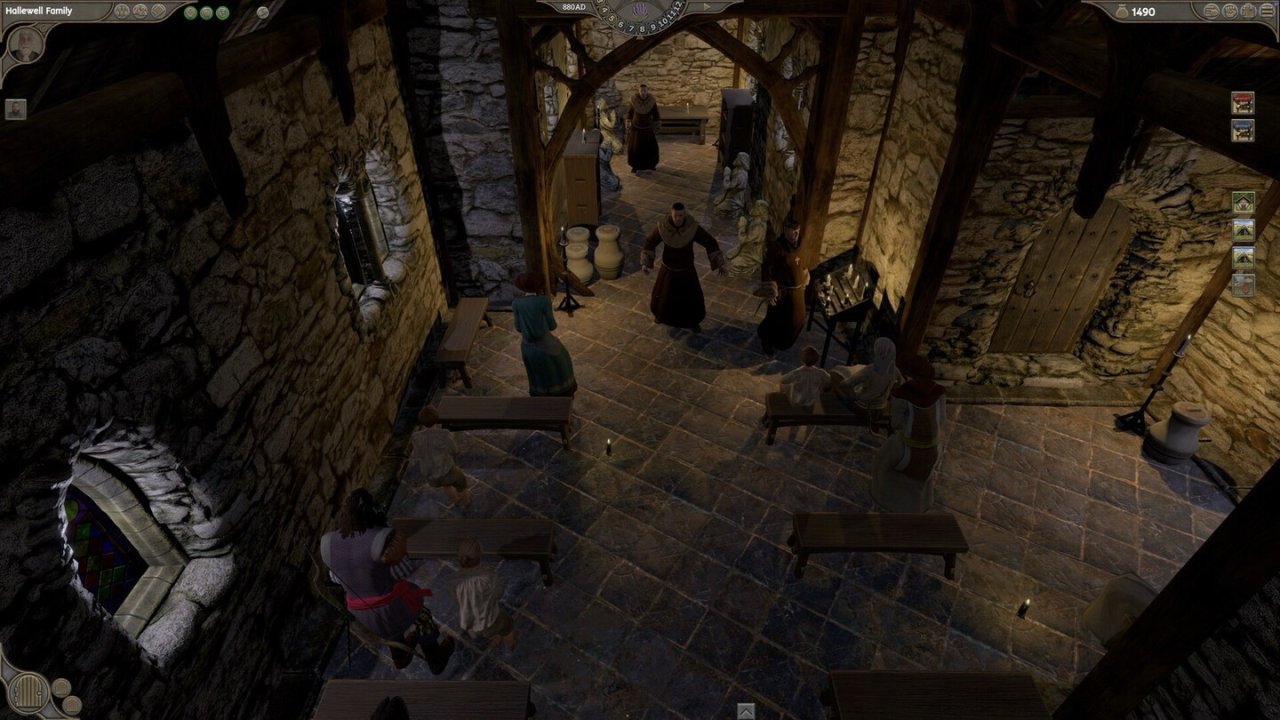Open the hamburger menu in the top-right corner
The width and height of the screenshot is (1280, 720).
click(x=1266, y=10)
